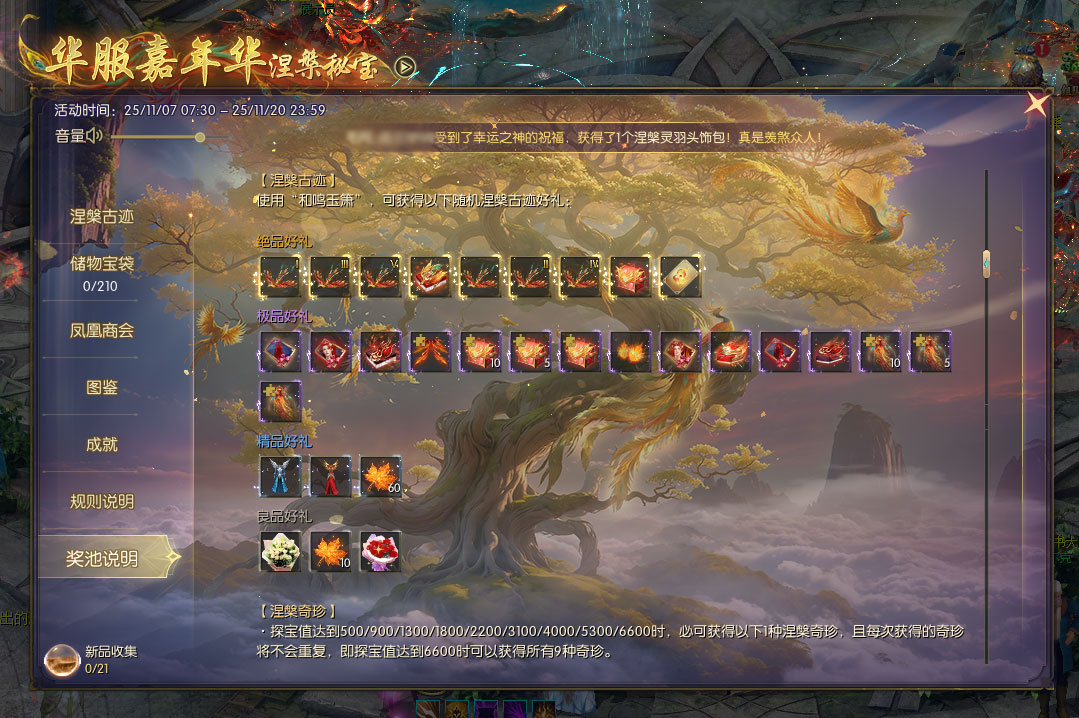Select the 奖池说明 reward pool tab
Viewport: 1079px width, 718px height.
pyautogui.click(x=102, y=558)
